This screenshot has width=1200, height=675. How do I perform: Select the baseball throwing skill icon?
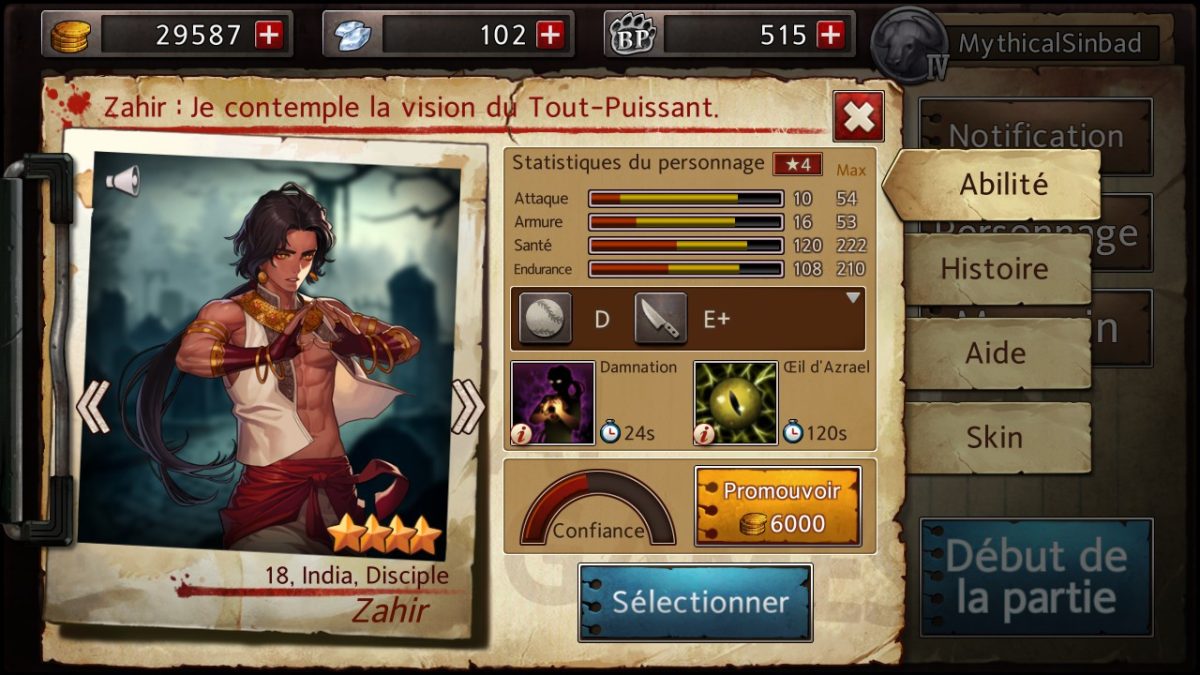546,319
